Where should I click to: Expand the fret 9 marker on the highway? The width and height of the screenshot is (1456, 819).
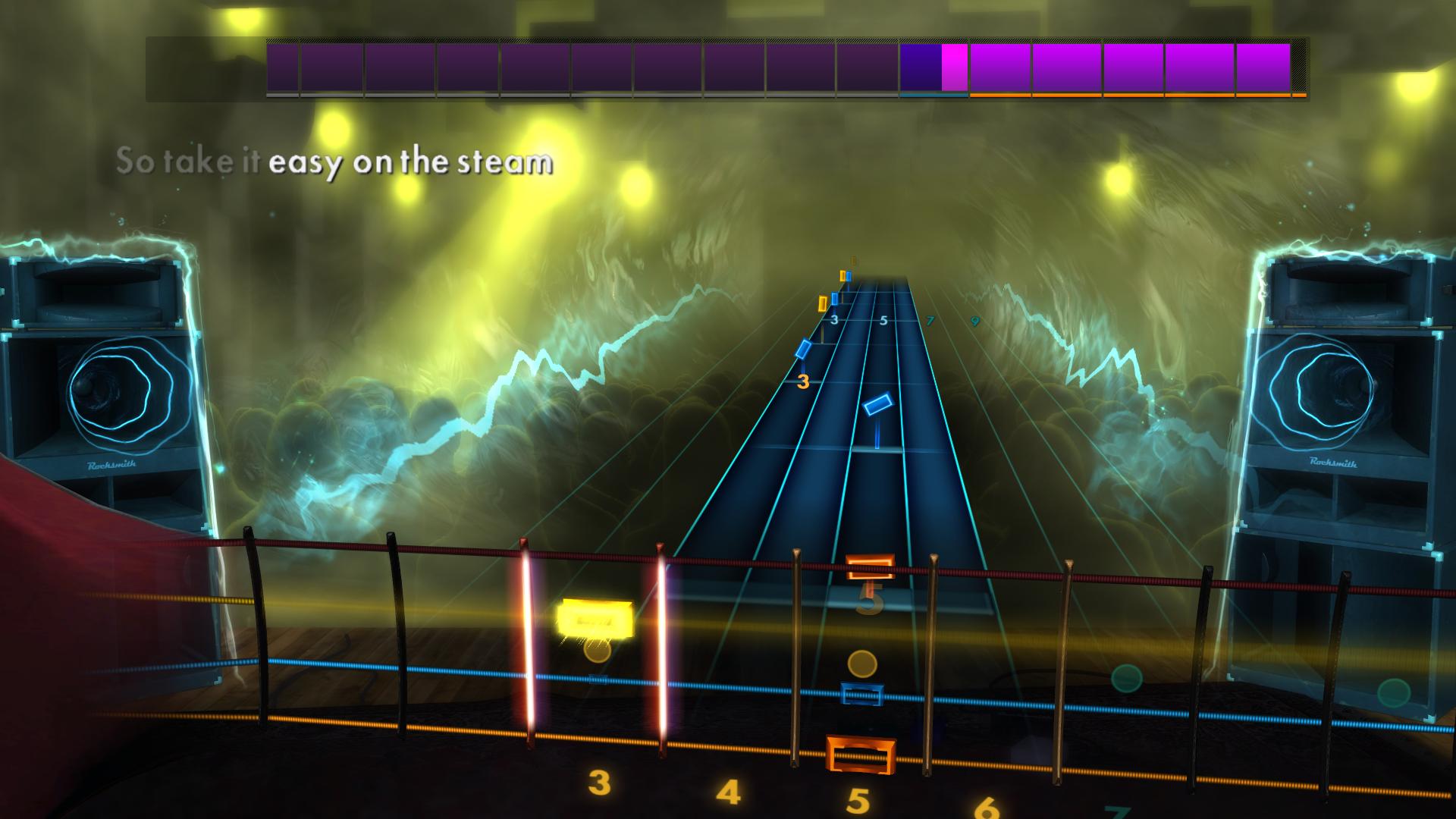[x=975, y=321]
